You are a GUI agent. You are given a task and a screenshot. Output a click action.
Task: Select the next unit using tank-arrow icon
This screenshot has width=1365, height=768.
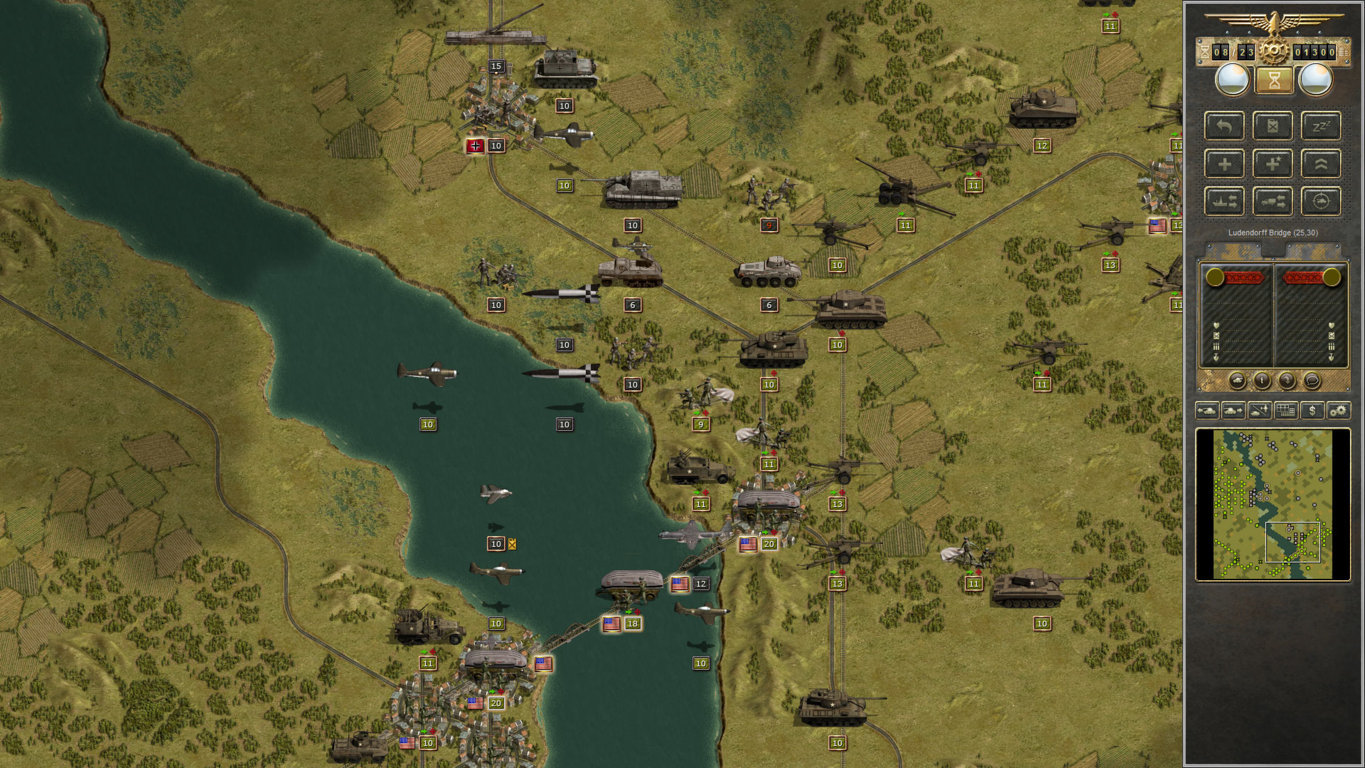[x=1235, y=410]
